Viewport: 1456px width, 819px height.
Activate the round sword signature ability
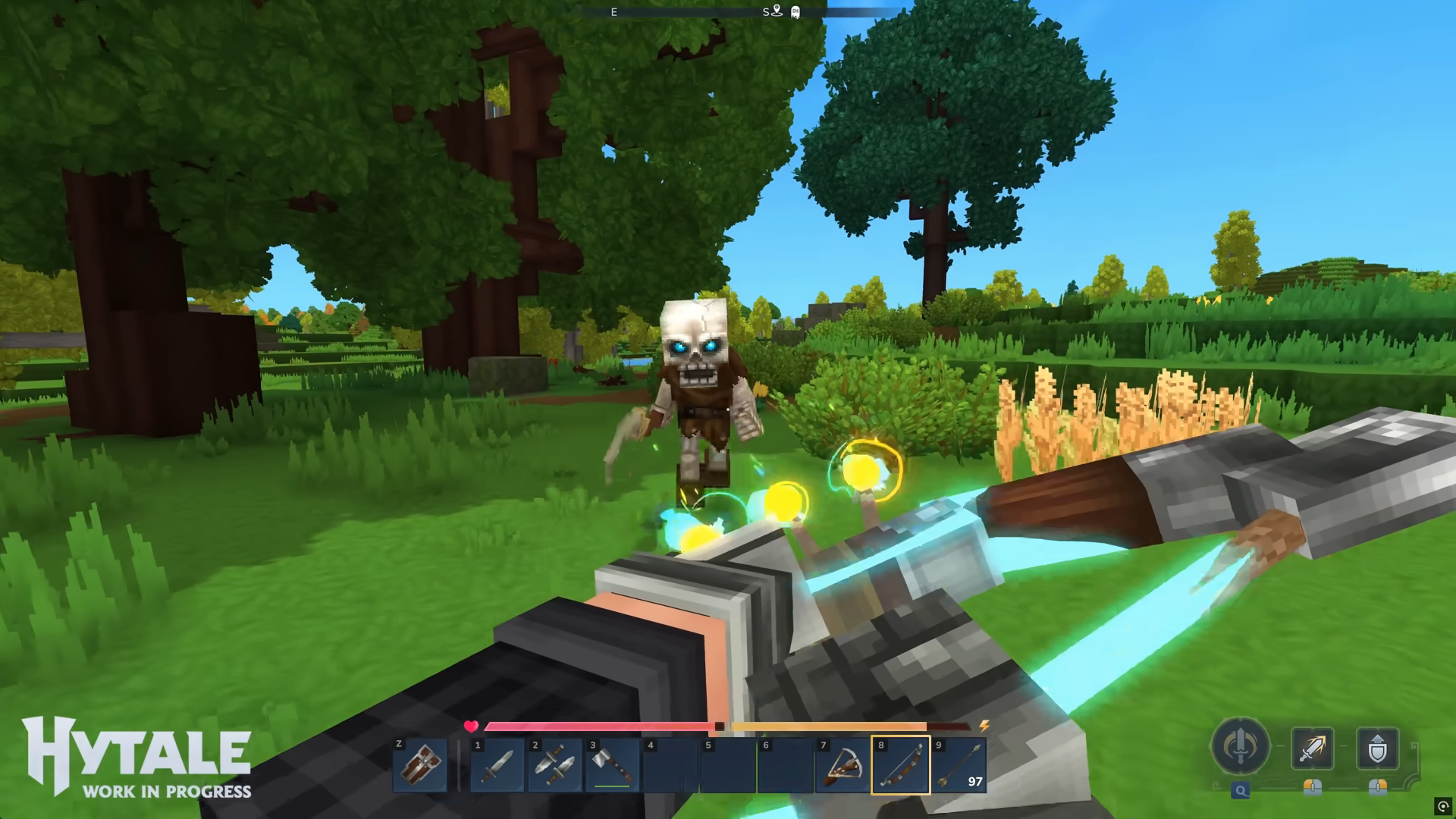coord(1241,746)
